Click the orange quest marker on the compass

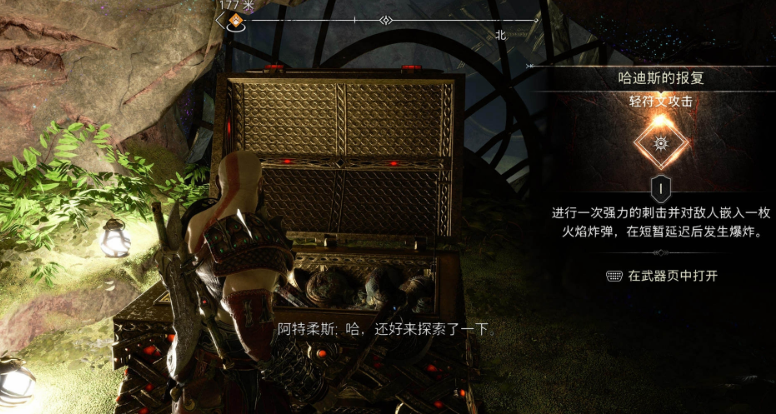[x=237, y=20]
